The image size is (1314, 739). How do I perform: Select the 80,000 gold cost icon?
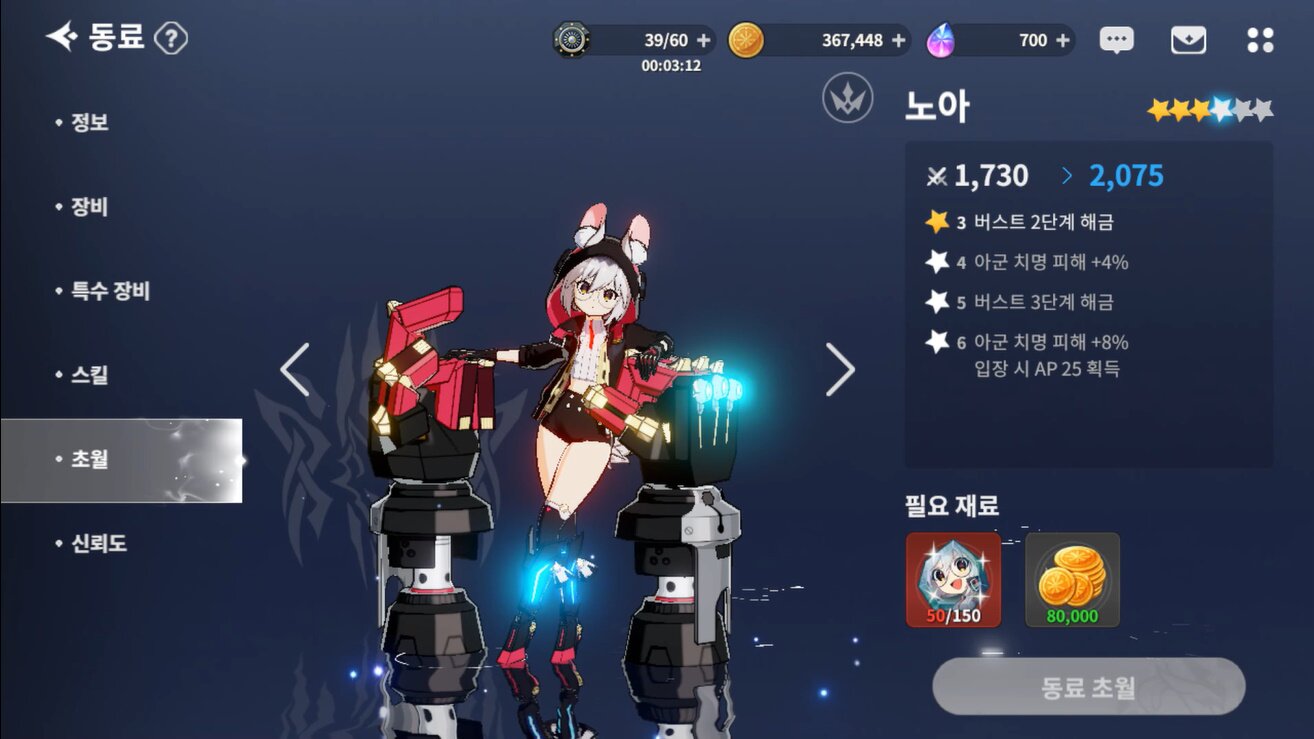pyautogui.click(x=1072, y=580)
